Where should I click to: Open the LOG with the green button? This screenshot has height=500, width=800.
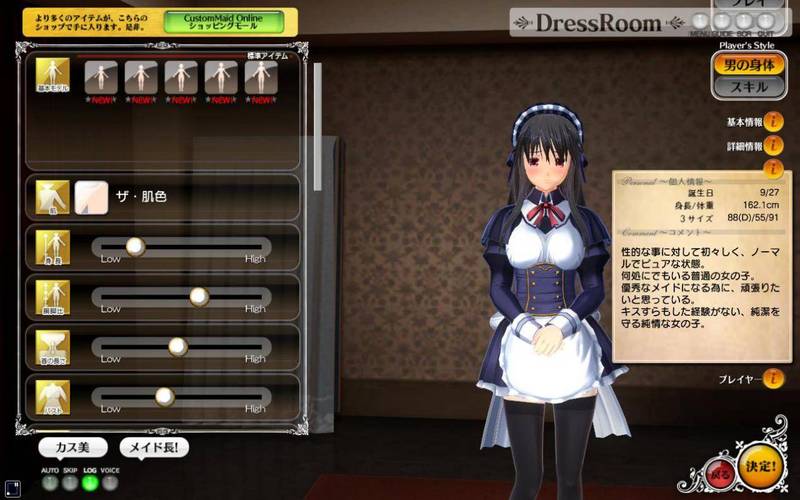coord(90,484)
